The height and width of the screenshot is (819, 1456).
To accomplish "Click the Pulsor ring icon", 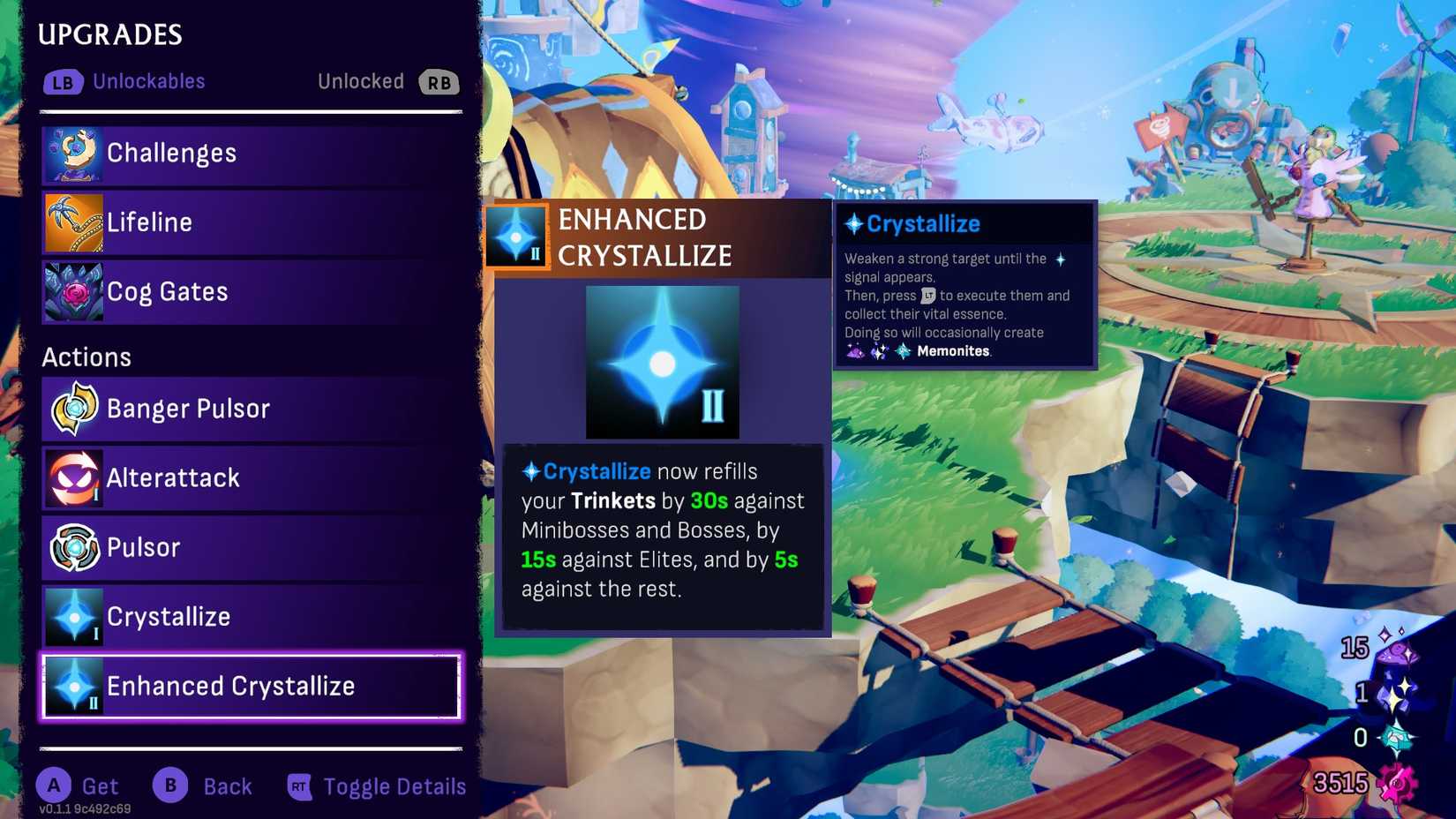I will click(x=75, y=547).
